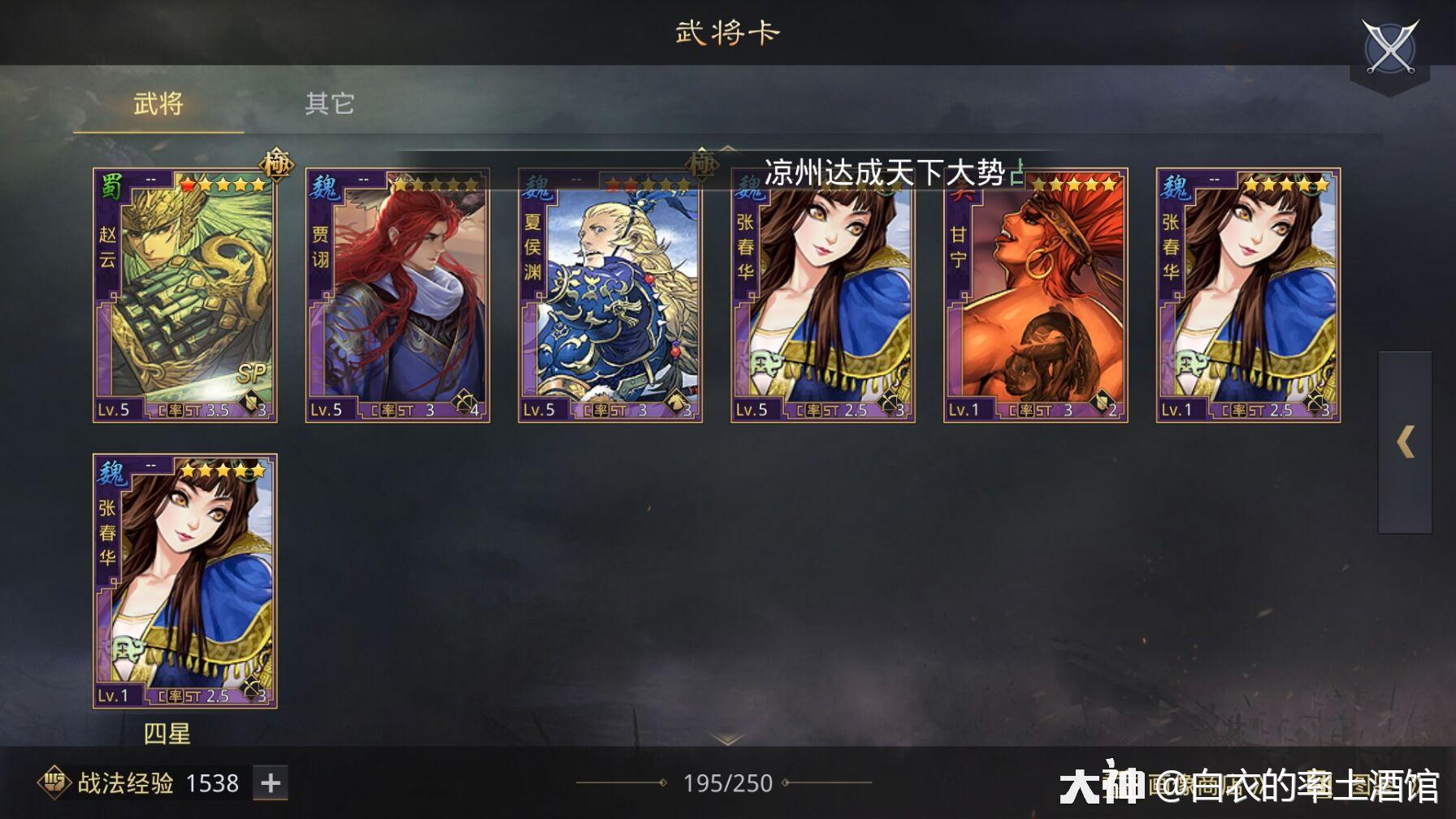Image resolution: width=1456 pixels, height=819 pixels.
Task: Click the cavalry horse icon on the 夏侯渊 card
Action: point(676,401)
